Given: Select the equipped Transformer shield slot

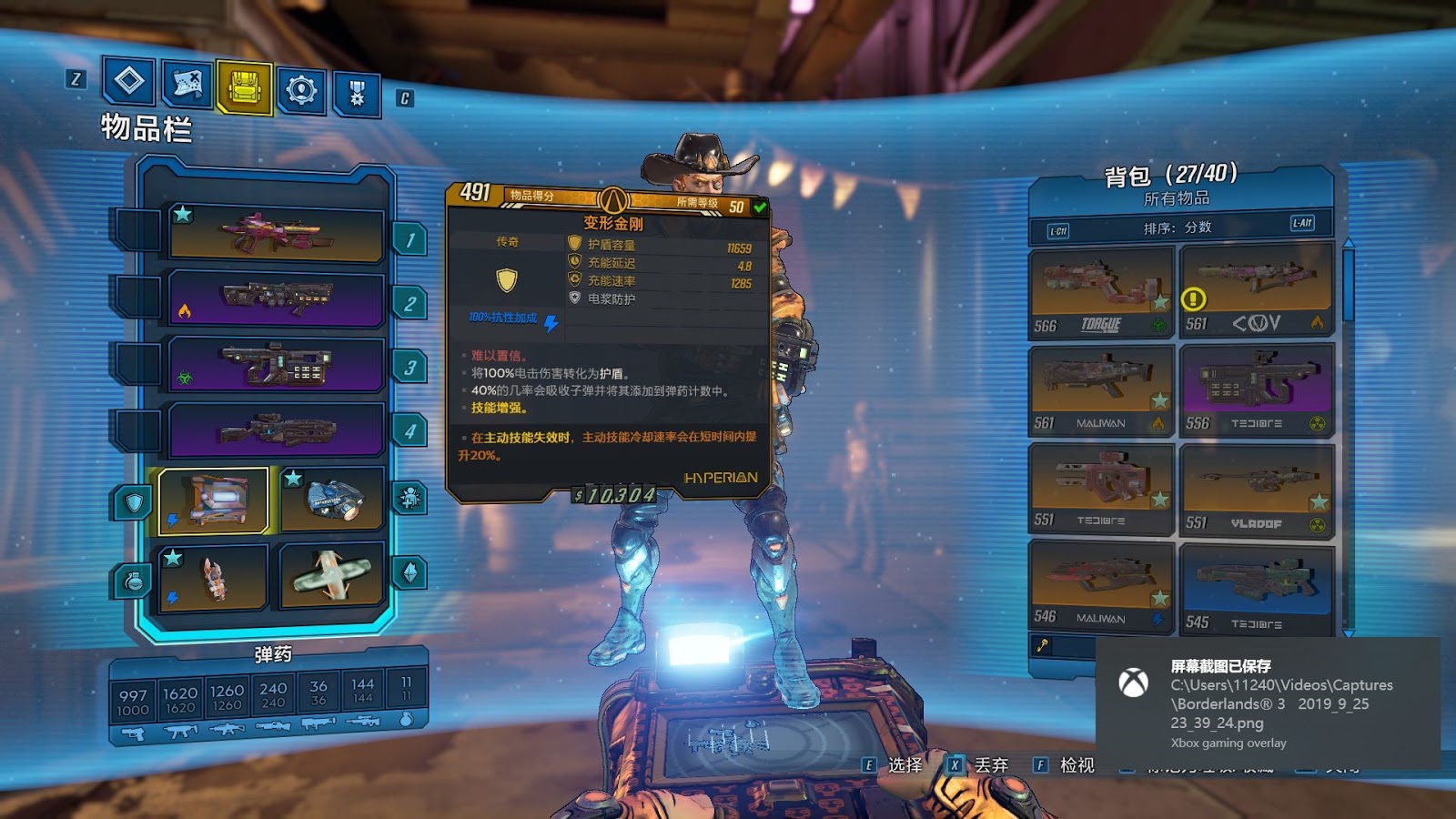Looking at the screenshot, I should coord(214,500).
